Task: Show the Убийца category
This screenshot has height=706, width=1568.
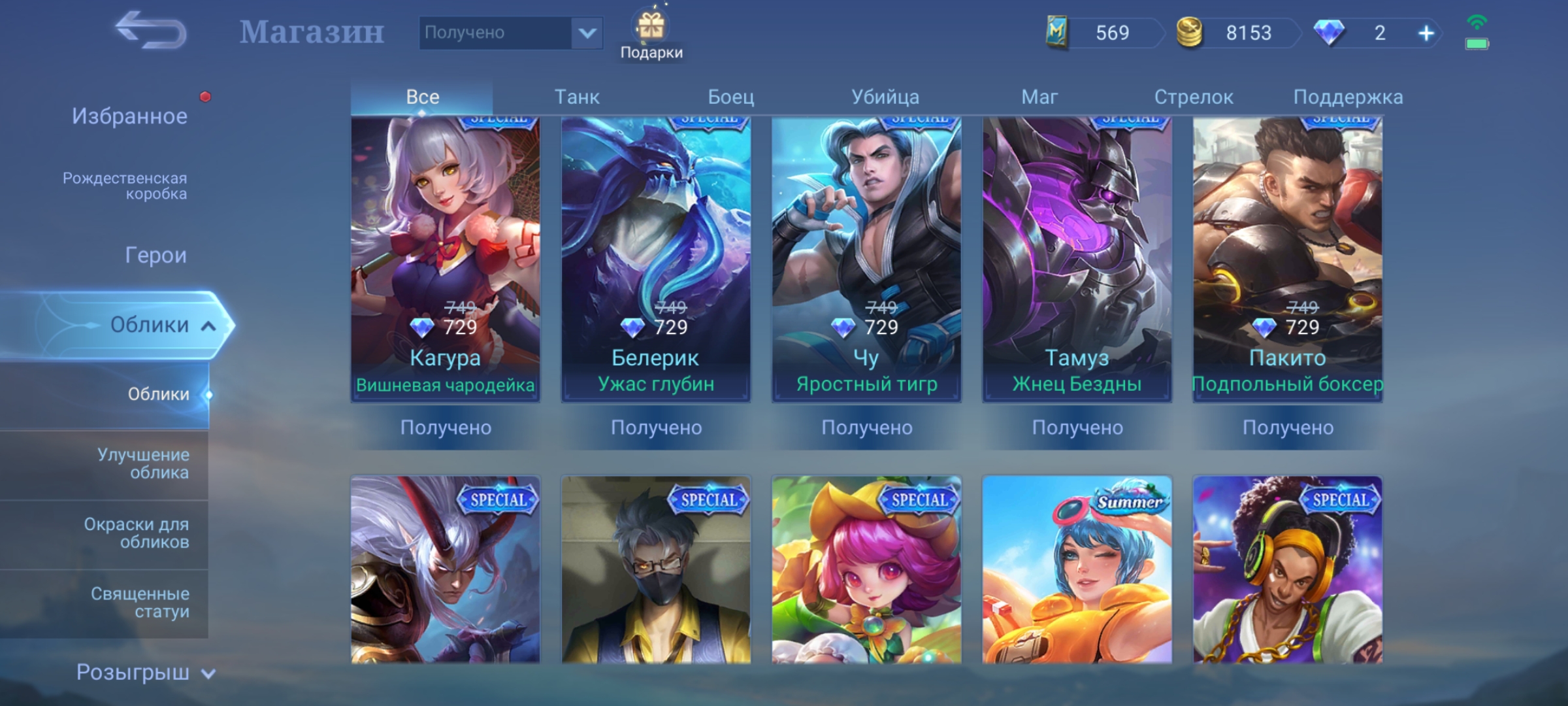Action: point(885,97)
